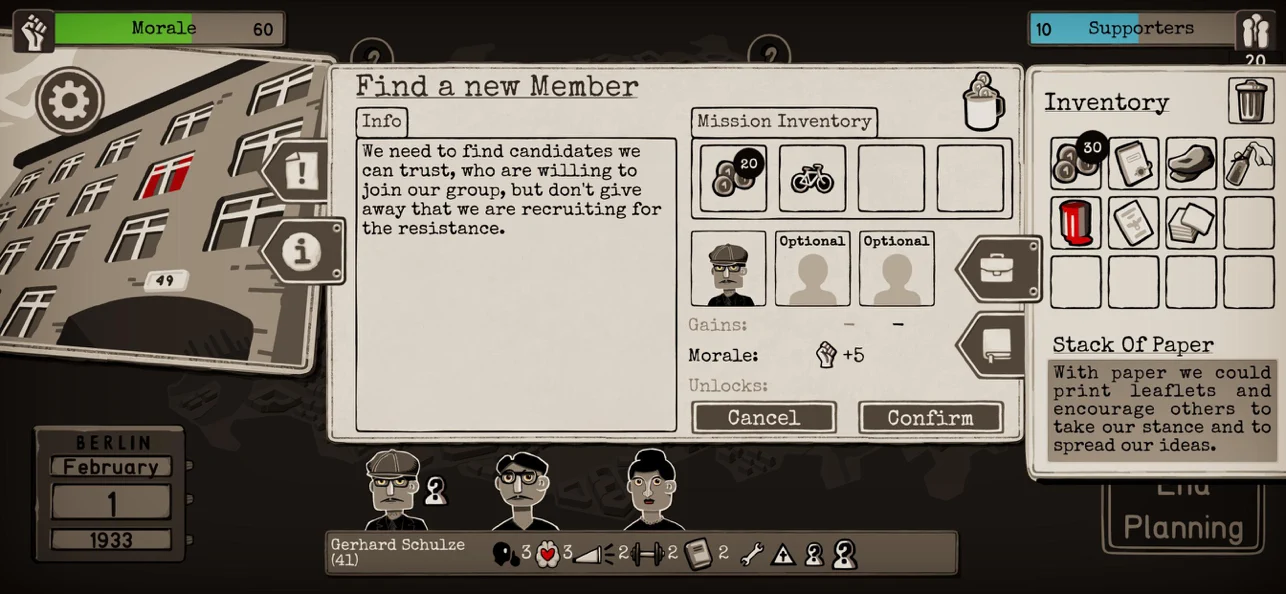Select the red paint bucket slot
The height and width of the screenshot is (594, 1286).
(x=1076, y=222)
